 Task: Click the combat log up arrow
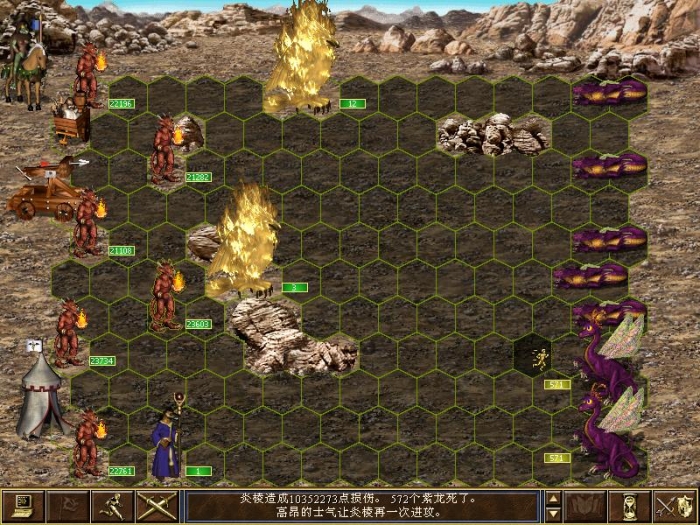pos(552,497)
